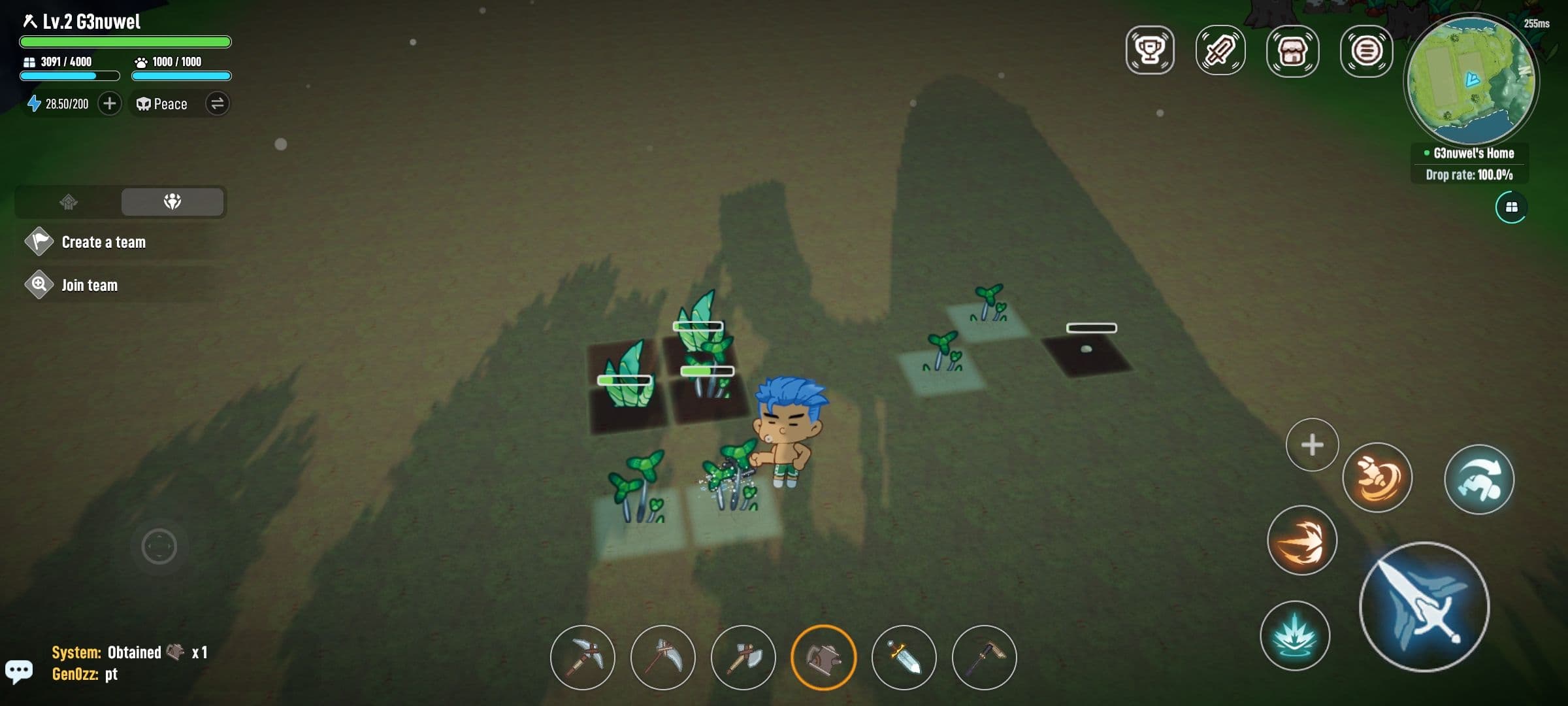Open the menu icon beside the shop
The height and width of the screenshot is (706, 1568).
click(1367, 50)
